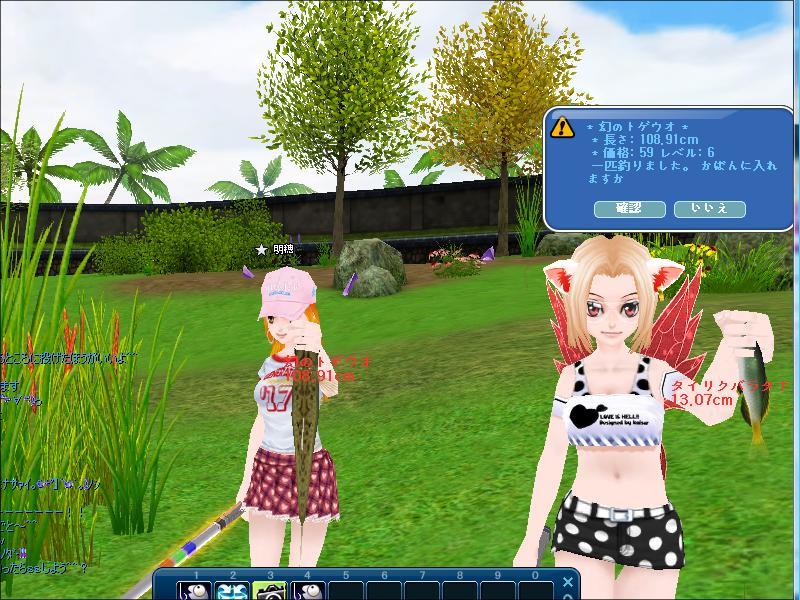Select the camera icon in the hotbar
Screen dimensions: 800x600
(x=270, y=590)
